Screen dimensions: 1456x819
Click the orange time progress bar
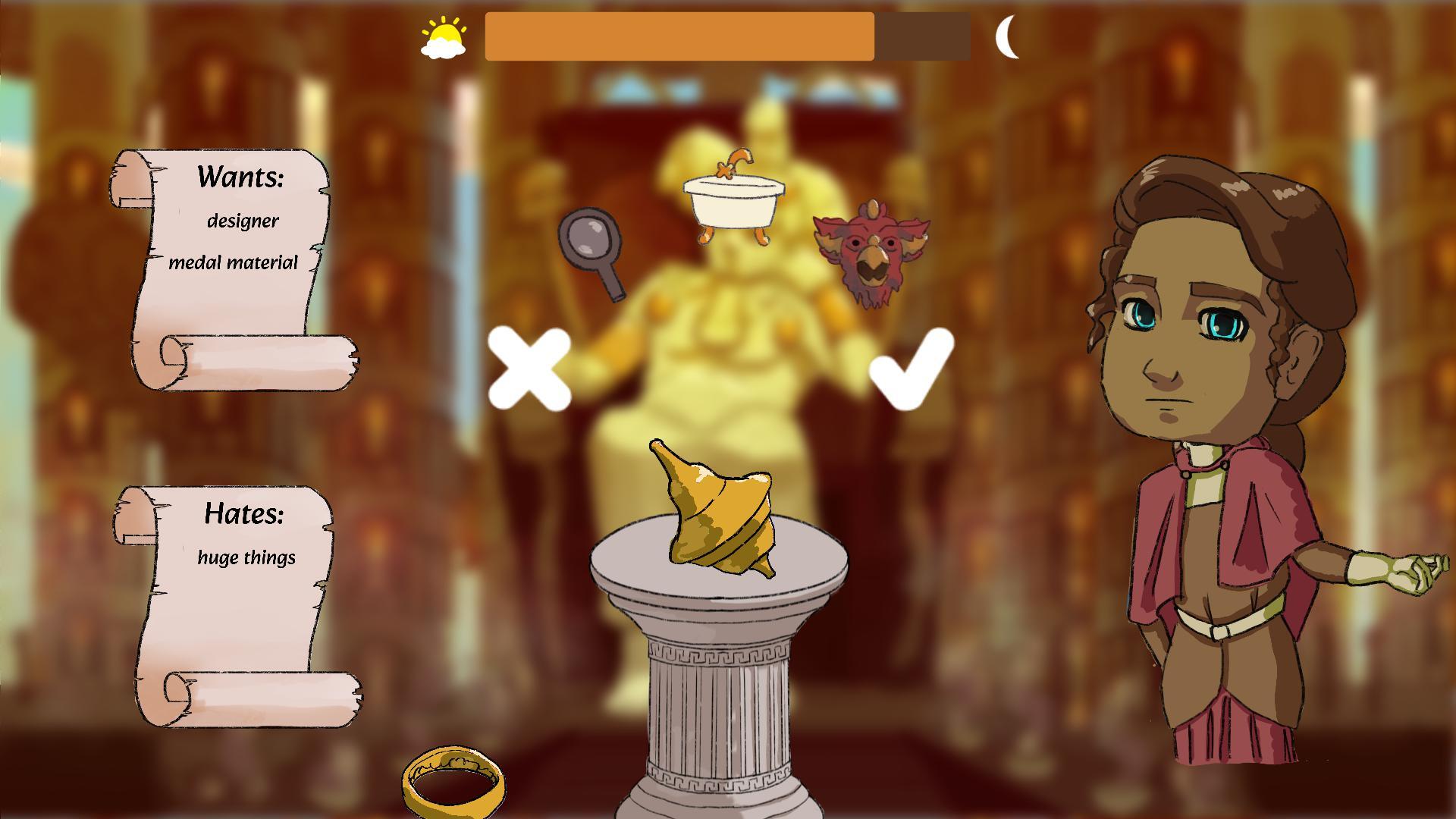(x=682, y=36)
